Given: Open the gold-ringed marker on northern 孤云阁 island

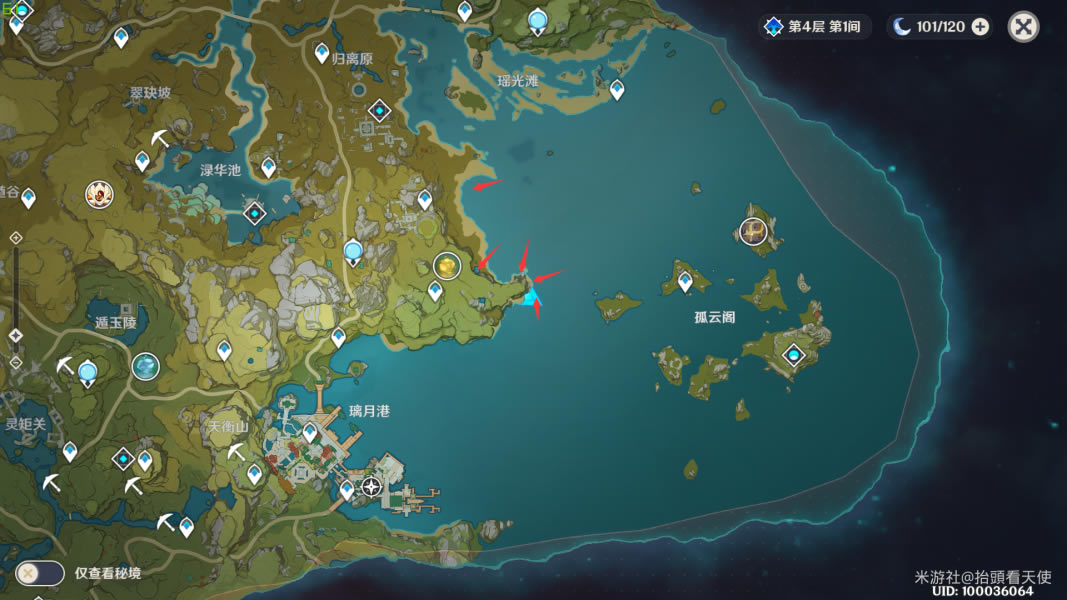Looking at the screenshot, I should tap(753, 231).
